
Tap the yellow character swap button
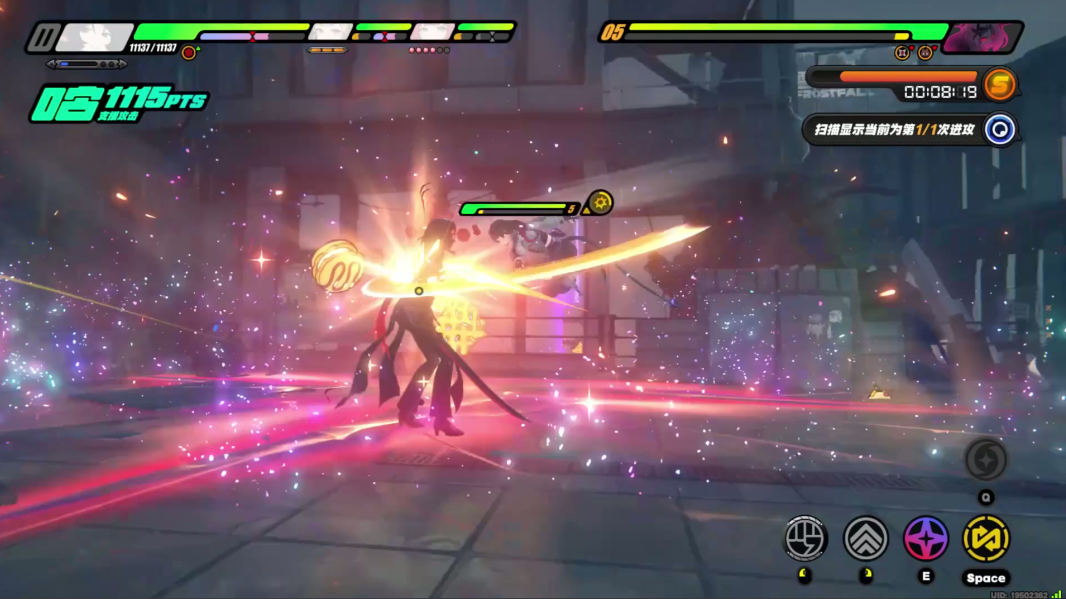[986, 540]
